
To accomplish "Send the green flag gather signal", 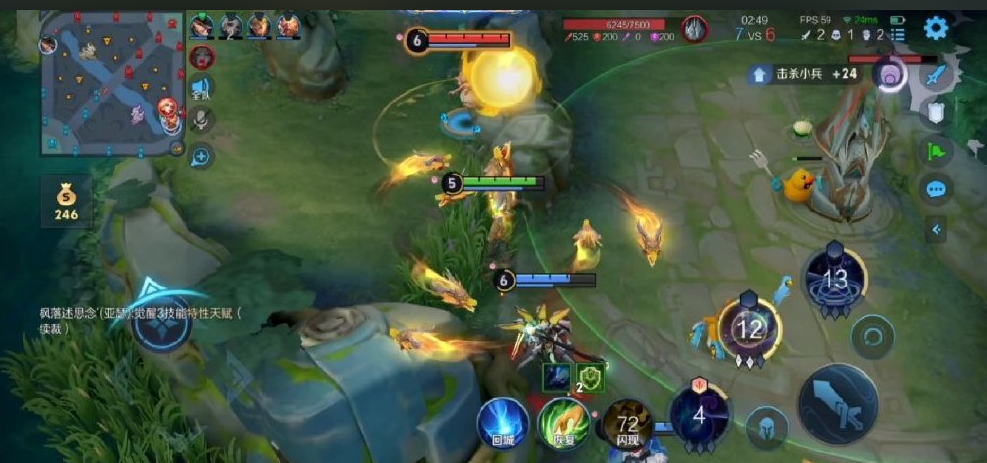I will pos(935,151).
